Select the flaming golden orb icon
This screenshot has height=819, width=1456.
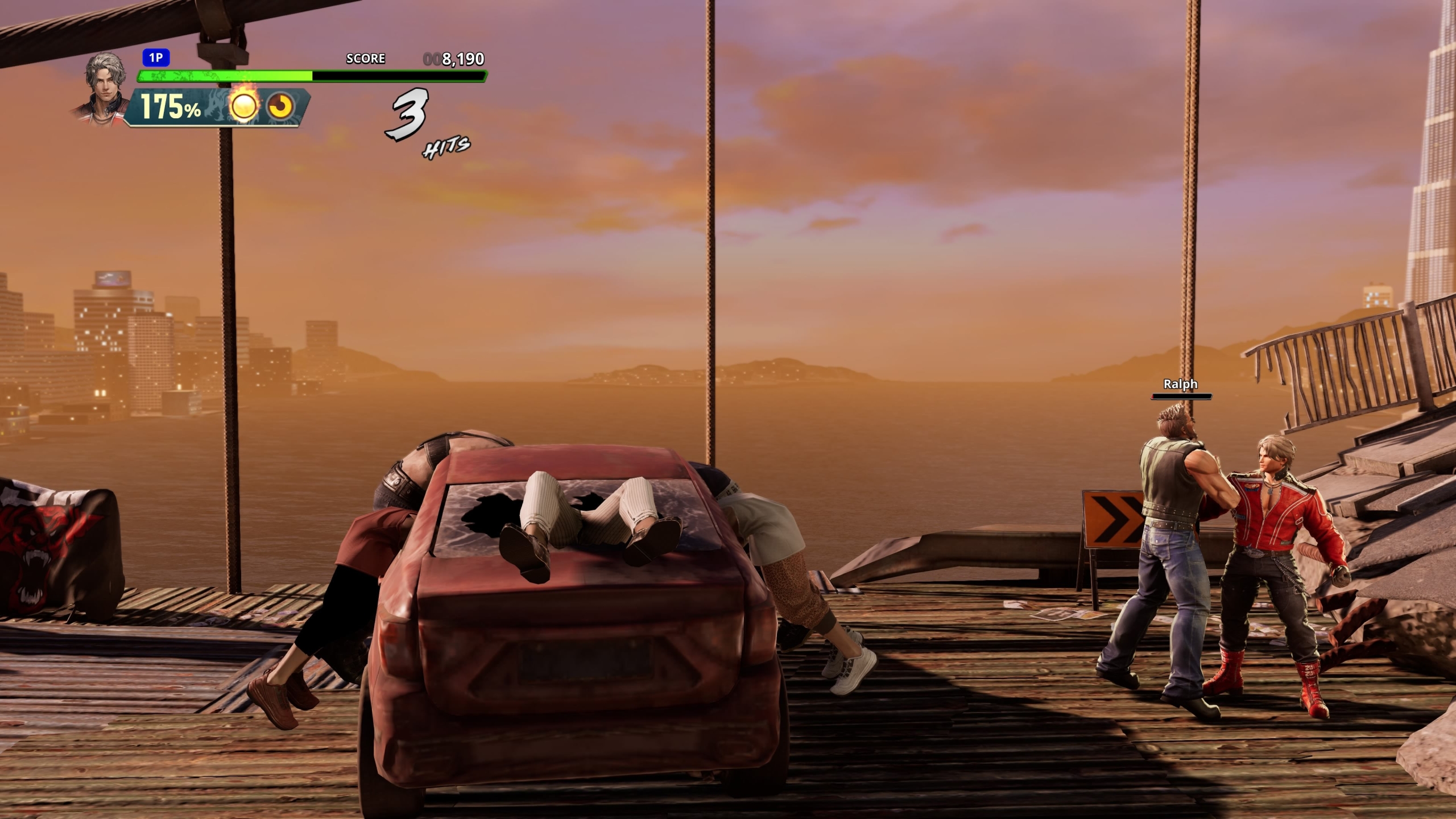point(243,105)
